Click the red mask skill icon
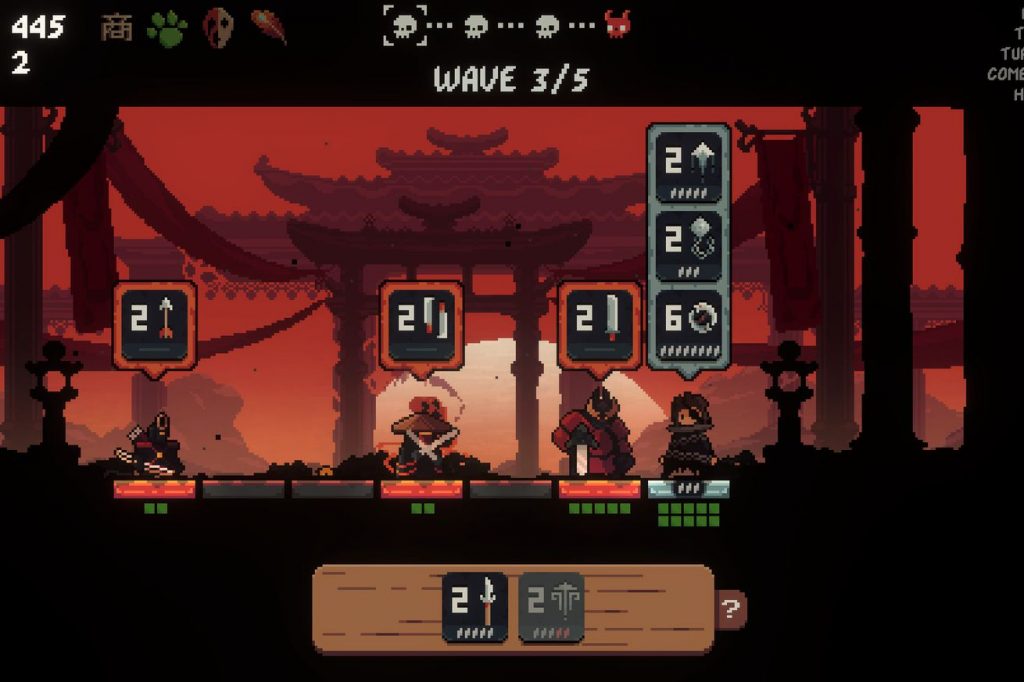Viewport: 1024px width, 682px height. click(219, 28)
